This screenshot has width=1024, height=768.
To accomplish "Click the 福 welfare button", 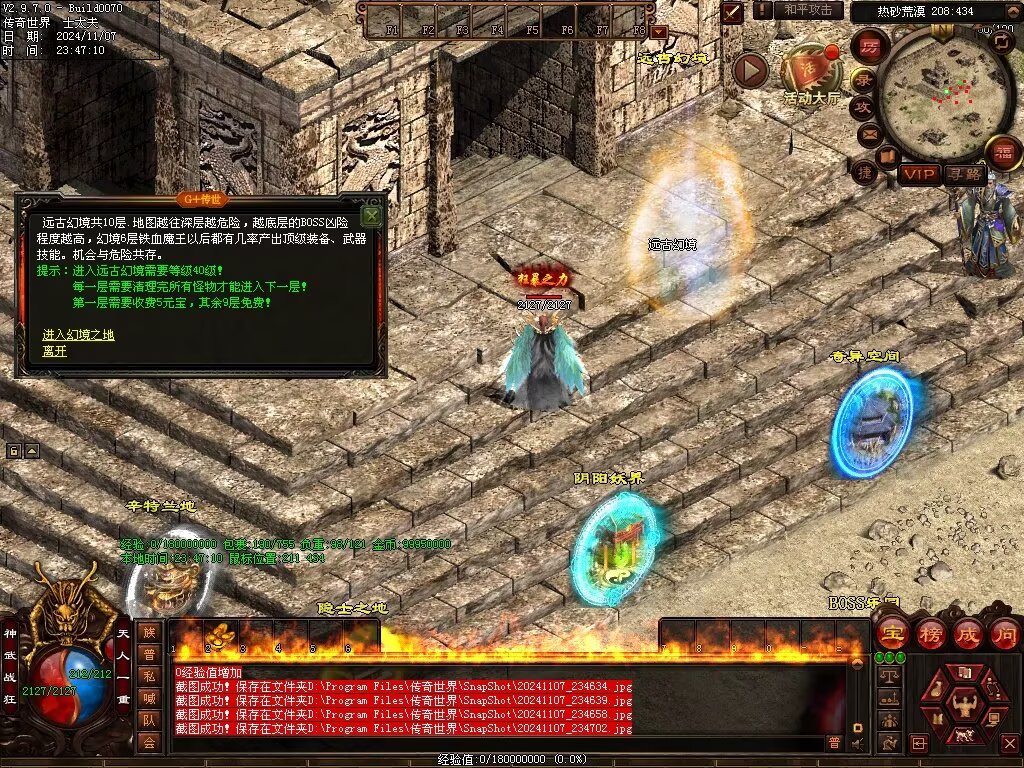I will tap(1002, 153).
